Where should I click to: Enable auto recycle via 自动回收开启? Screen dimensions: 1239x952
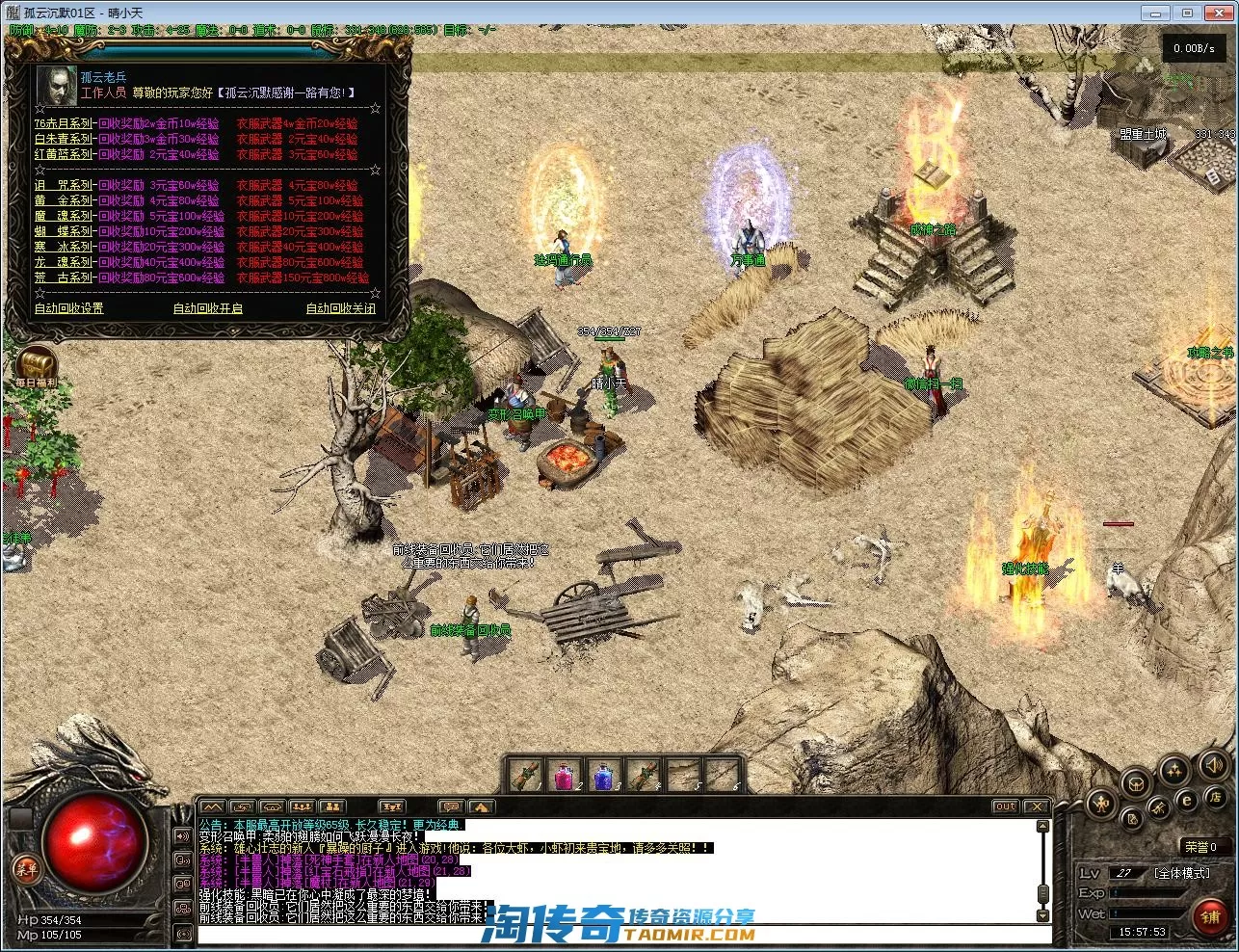tap(207, 308)
